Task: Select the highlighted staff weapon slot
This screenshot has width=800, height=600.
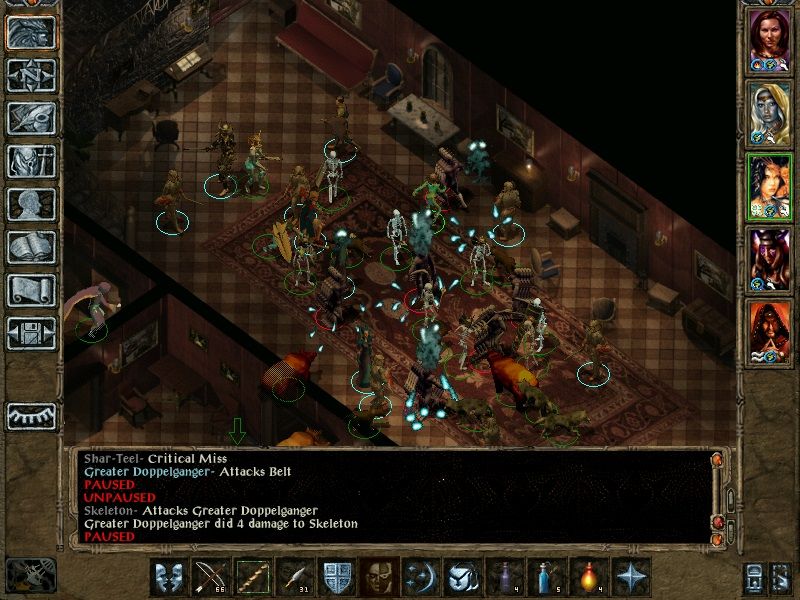Action: [252, 577]
